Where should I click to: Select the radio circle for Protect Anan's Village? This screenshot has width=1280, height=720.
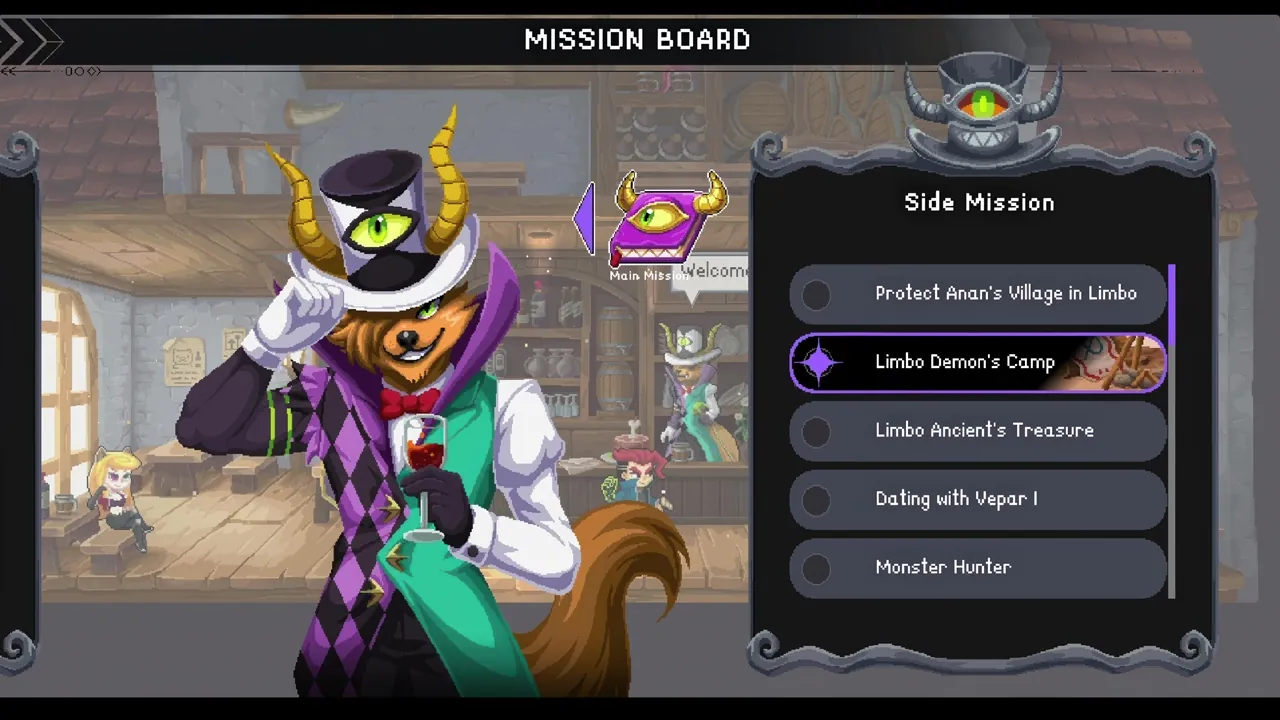818,293
